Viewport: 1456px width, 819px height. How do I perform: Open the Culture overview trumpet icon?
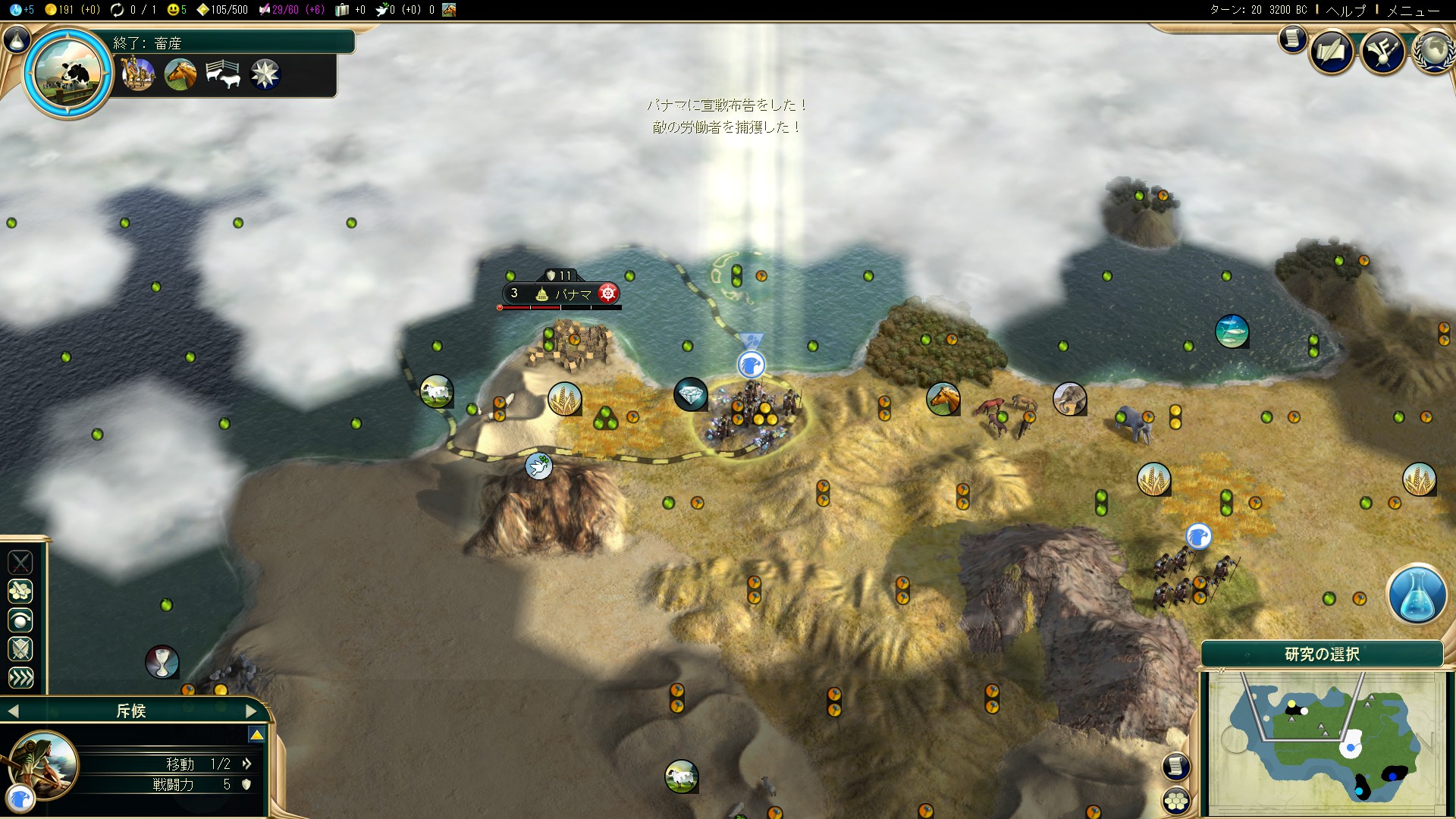[x=1382, y=52]
